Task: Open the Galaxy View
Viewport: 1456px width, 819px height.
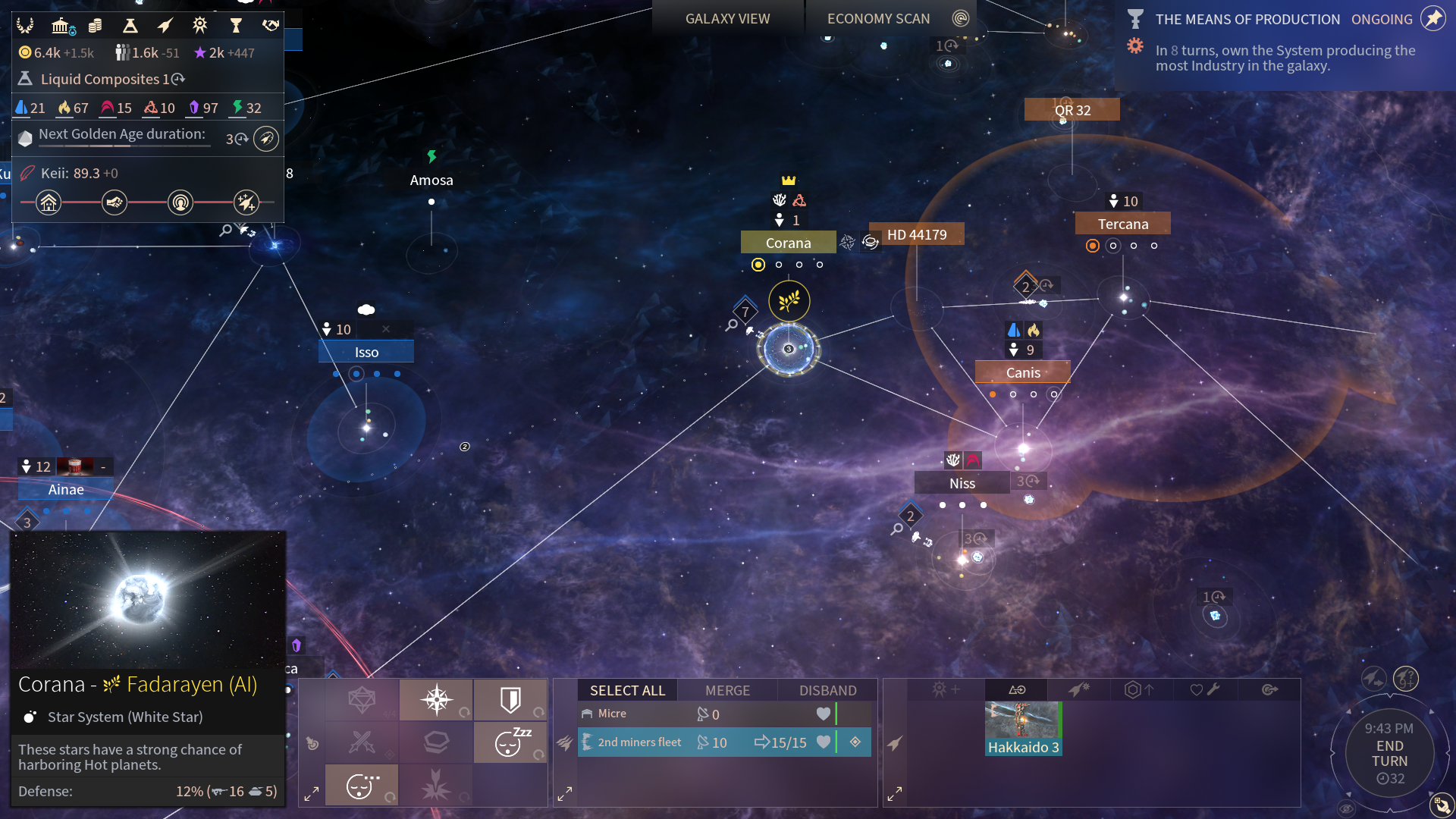Action: click(727, 18)
